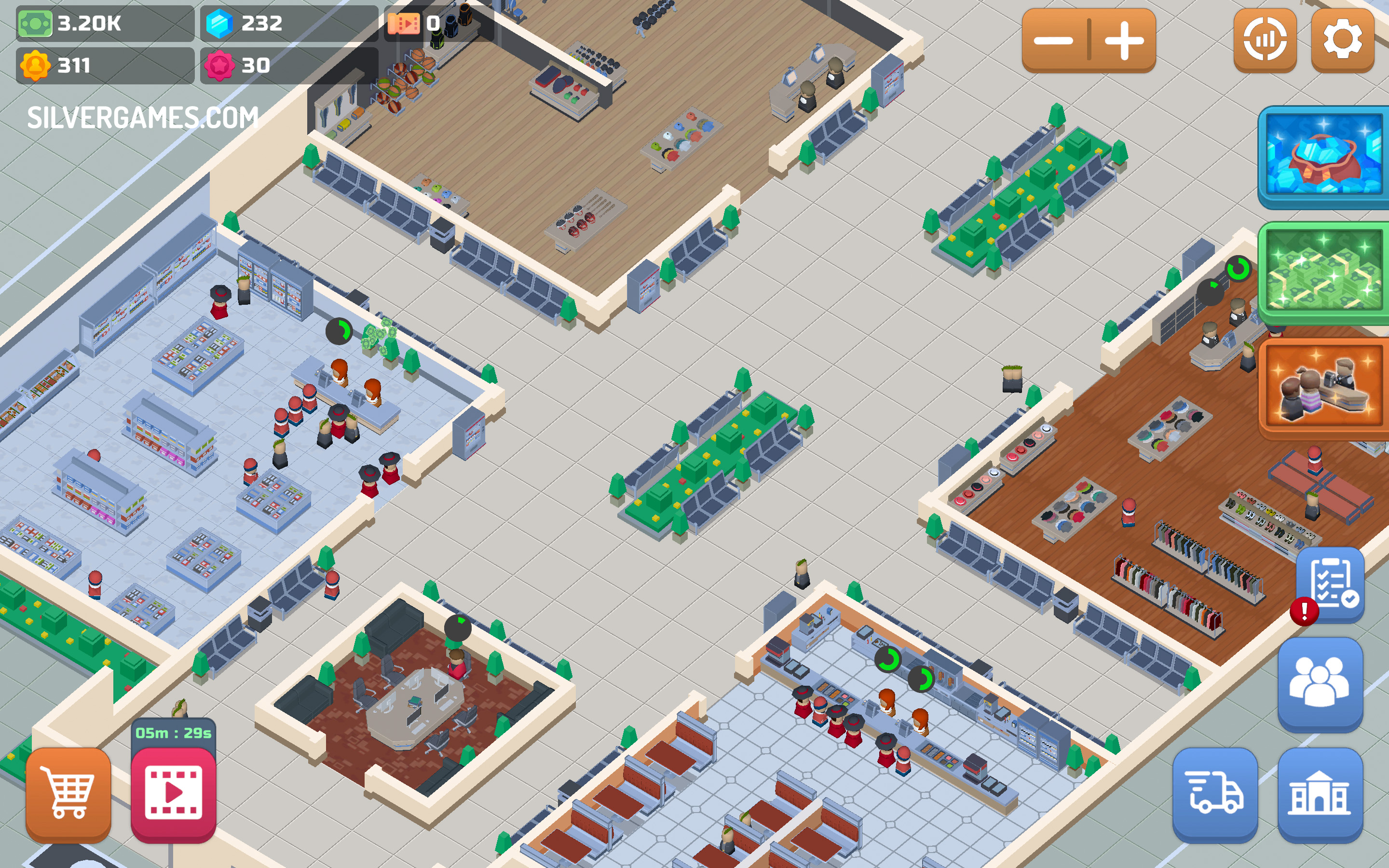Open the delivery truck menu
This screenshot has height=868, width=1389.
1215,794
